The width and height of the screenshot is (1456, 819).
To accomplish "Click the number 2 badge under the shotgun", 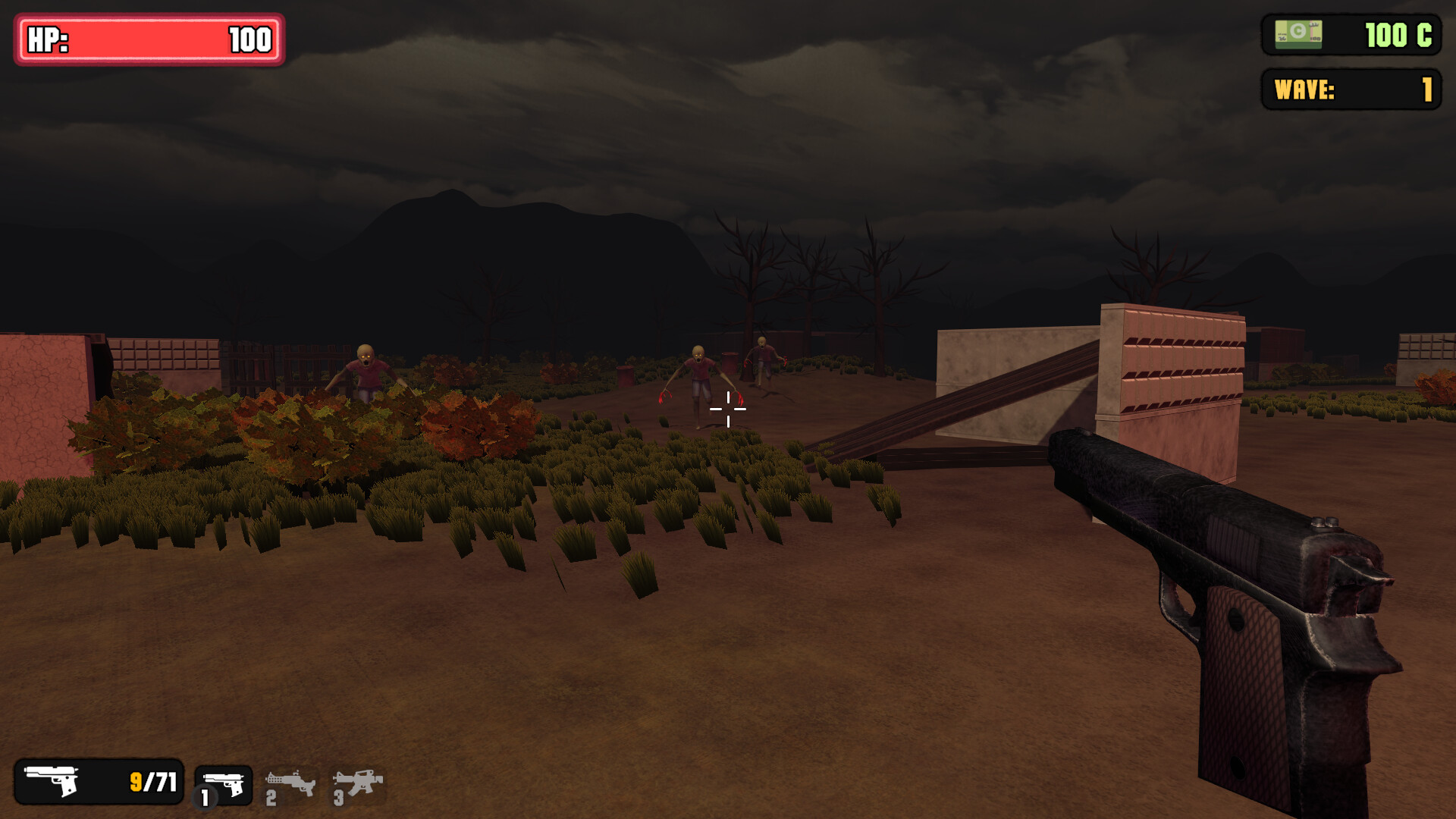I will tap(271, 799).
